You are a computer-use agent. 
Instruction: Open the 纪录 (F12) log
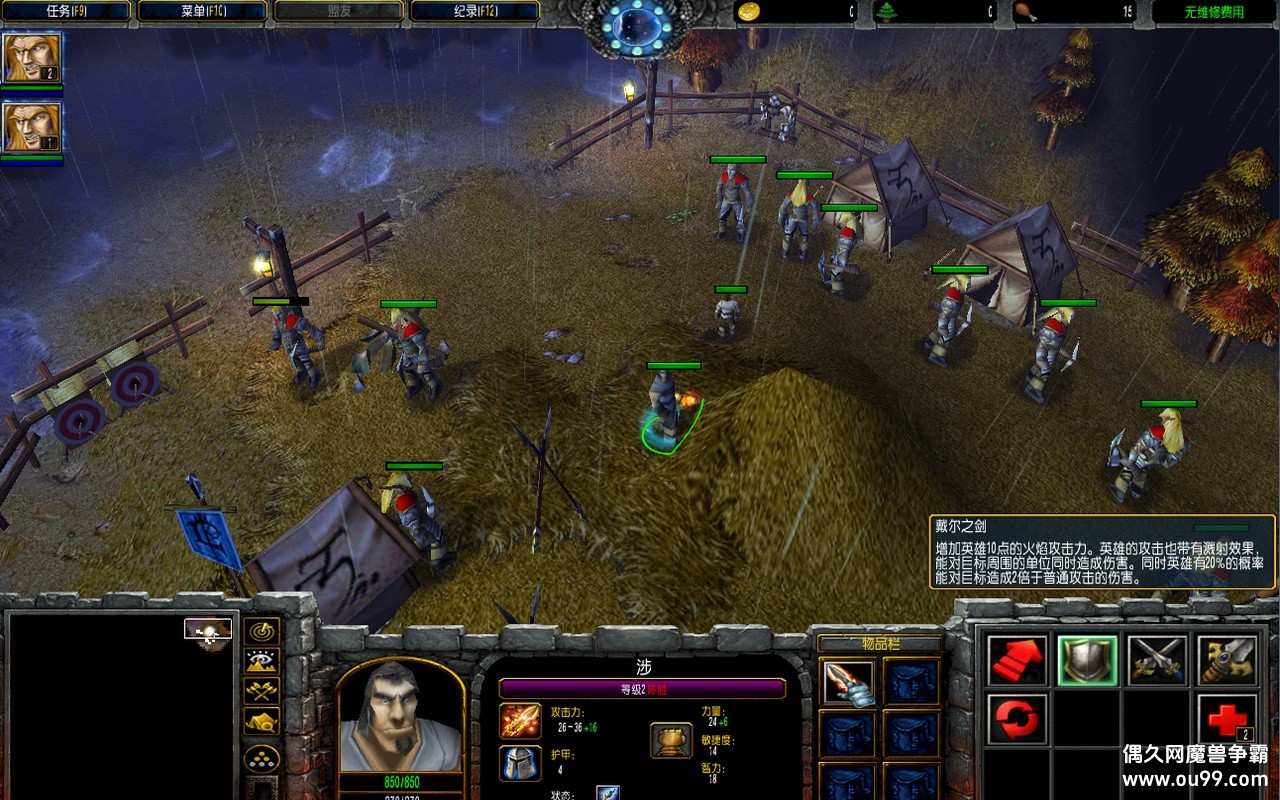[x=475, y=12]
